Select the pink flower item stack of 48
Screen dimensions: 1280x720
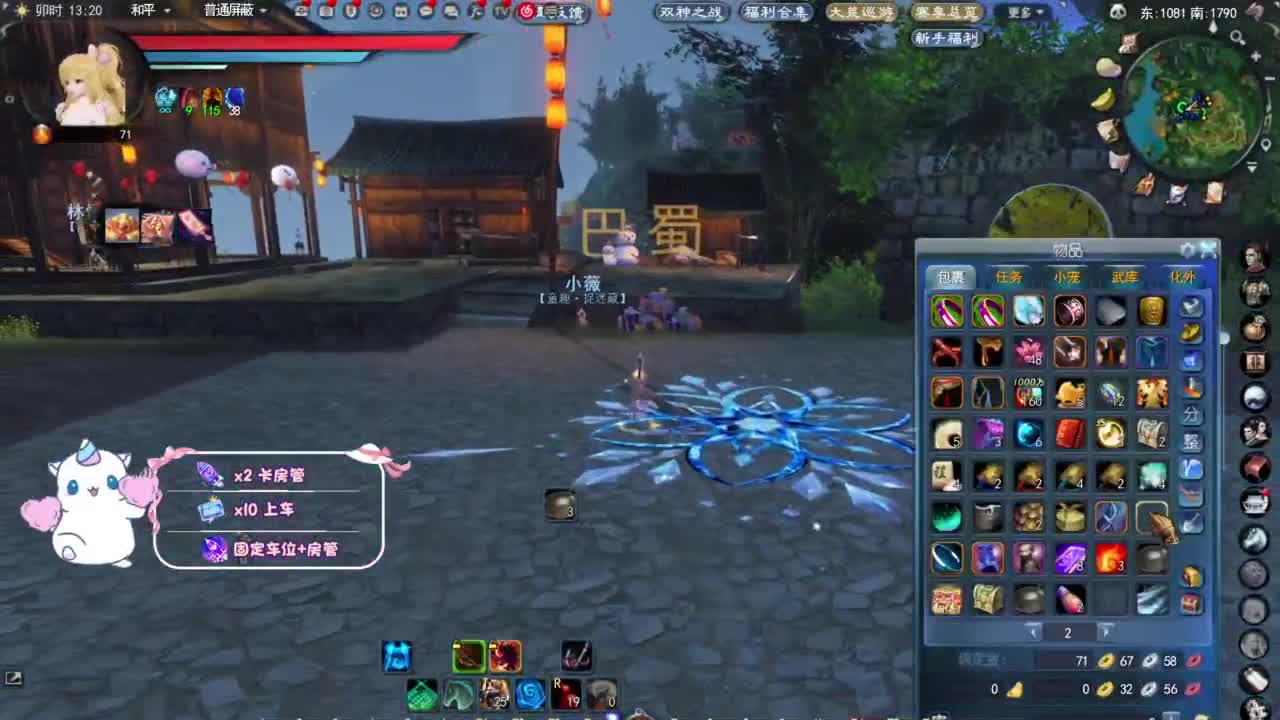[x=1028, y=350]
